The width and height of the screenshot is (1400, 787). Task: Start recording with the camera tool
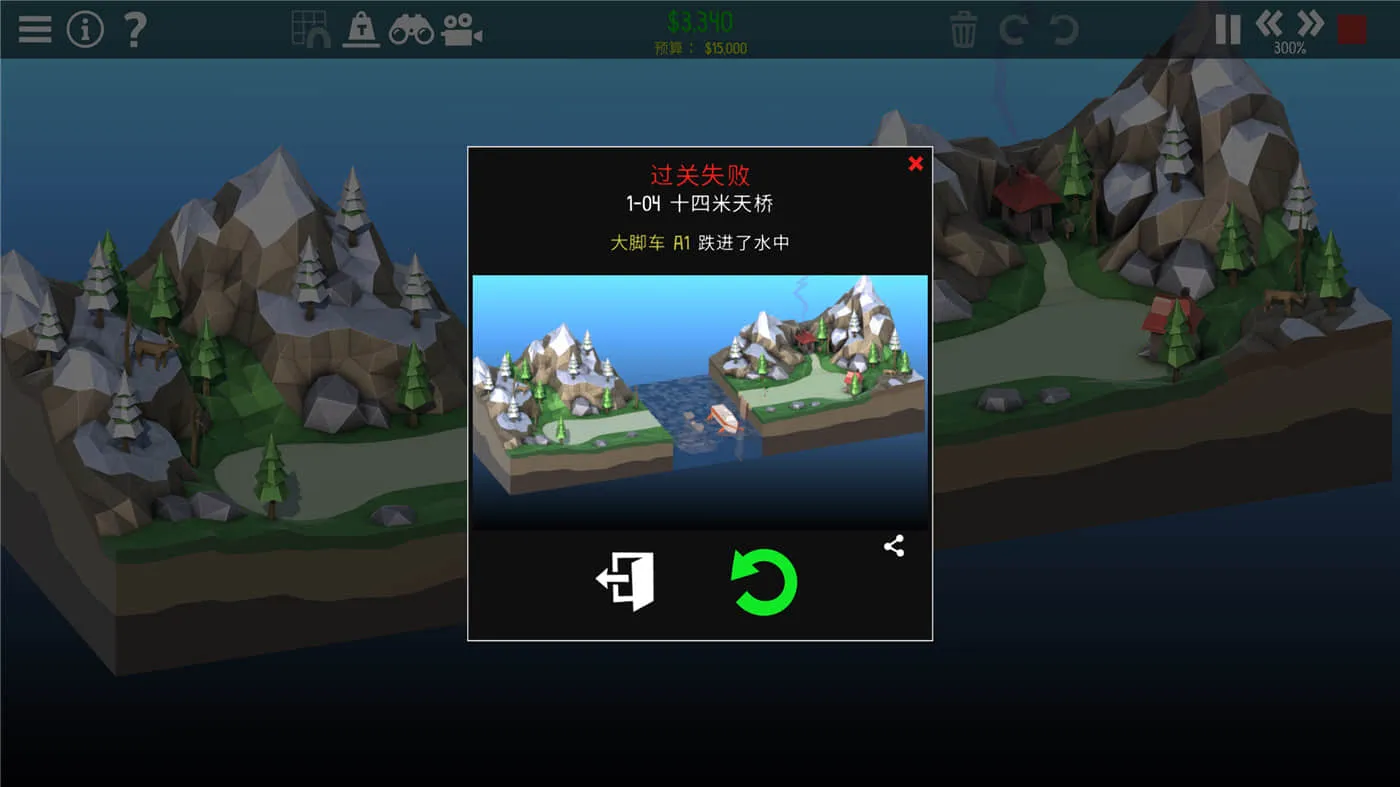(x=463, y=28)
